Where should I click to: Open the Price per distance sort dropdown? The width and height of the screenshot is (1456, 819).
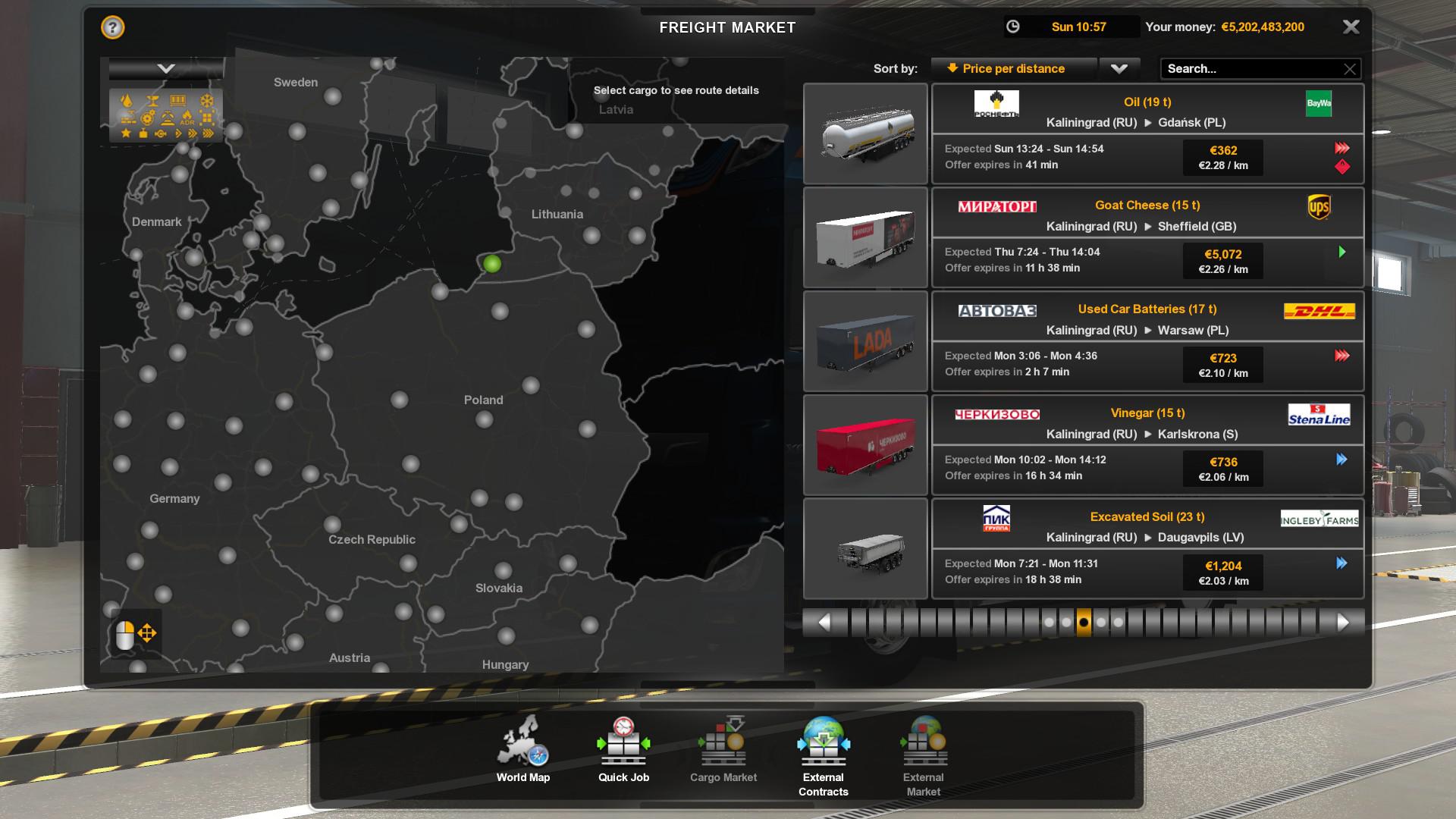click(x=1119, y=68)
